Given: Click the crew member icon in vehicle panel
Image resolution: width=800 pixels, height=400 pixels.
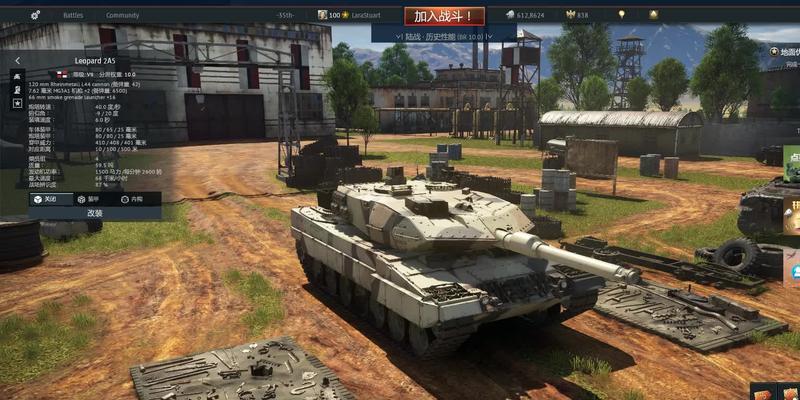Looking at the screenshot, I should click(17, 89).
